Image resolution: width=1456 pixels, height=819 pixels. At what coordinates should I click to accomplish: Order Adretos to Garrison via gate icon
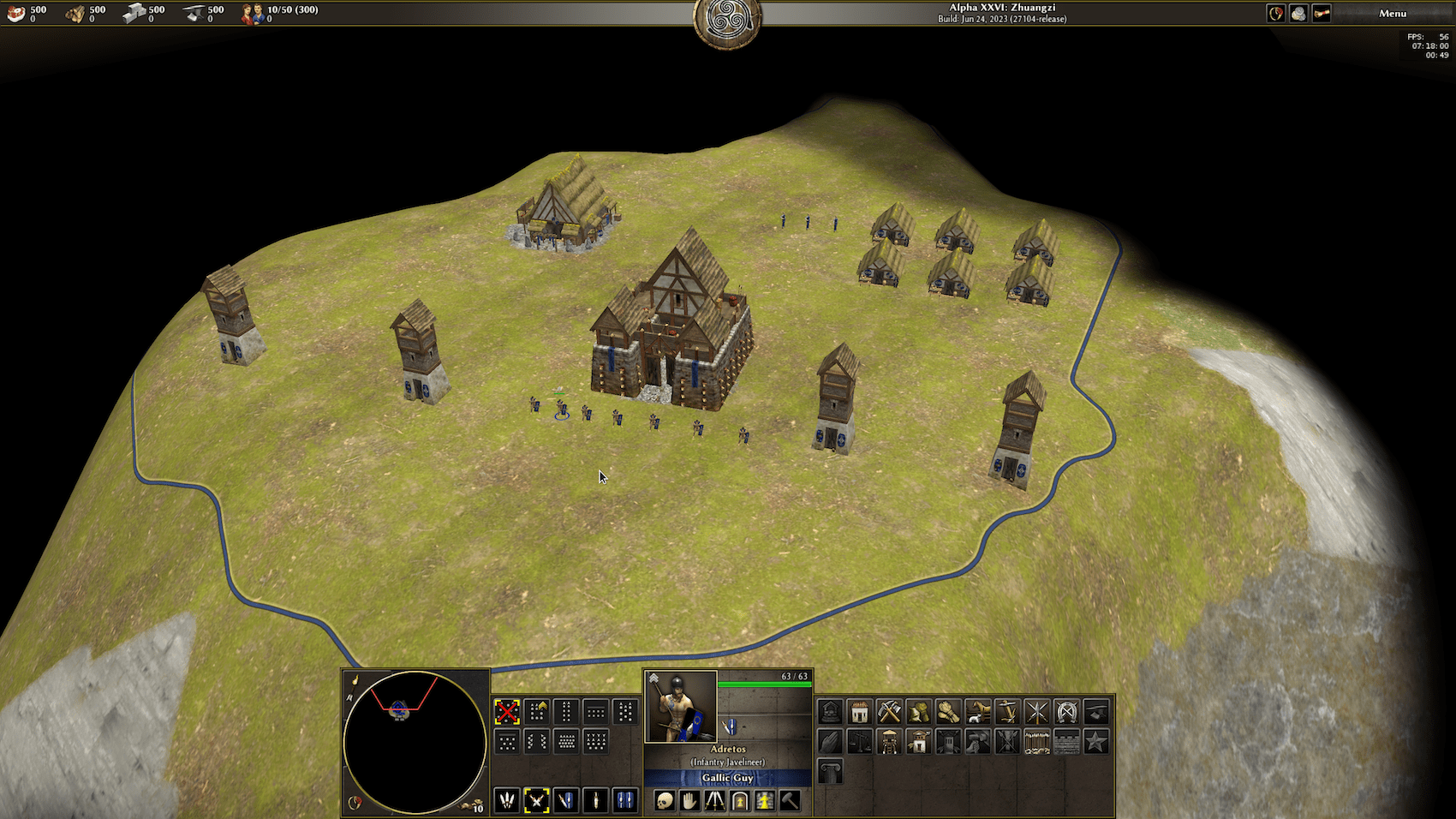click(x=740, y=800)
